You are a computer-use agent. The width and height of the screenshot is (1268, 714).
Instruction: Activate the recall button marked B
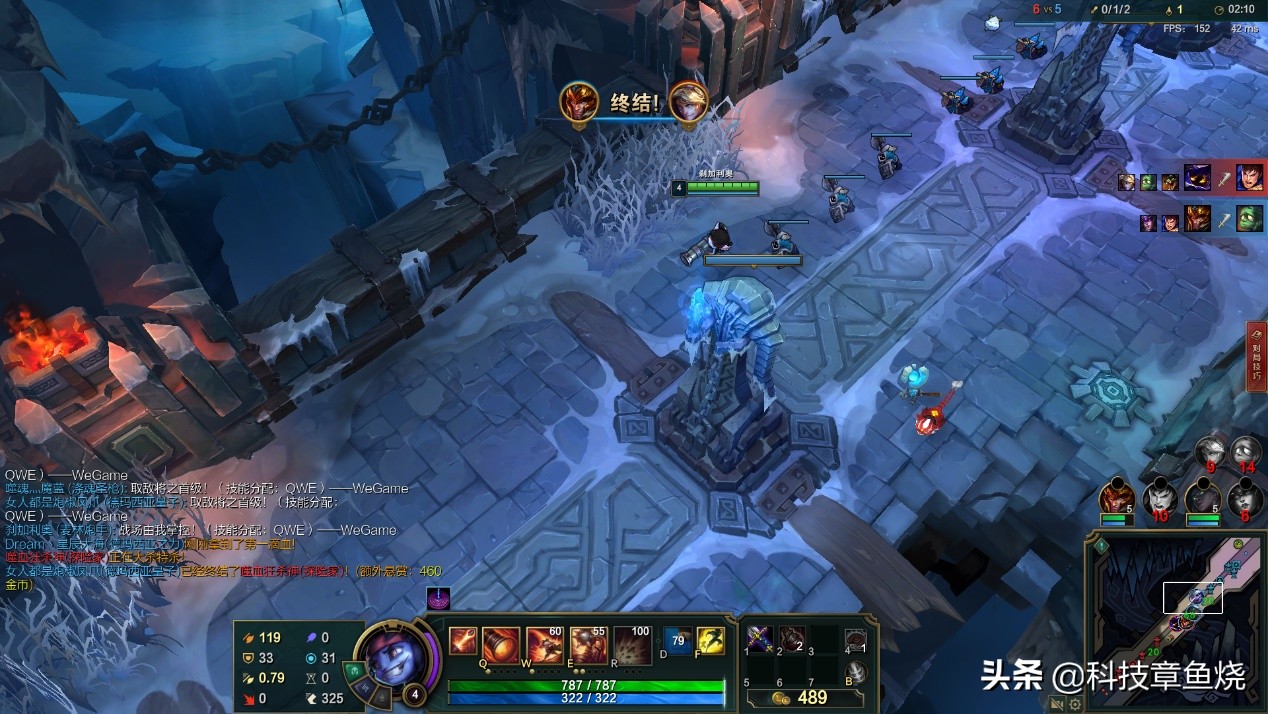855,673
